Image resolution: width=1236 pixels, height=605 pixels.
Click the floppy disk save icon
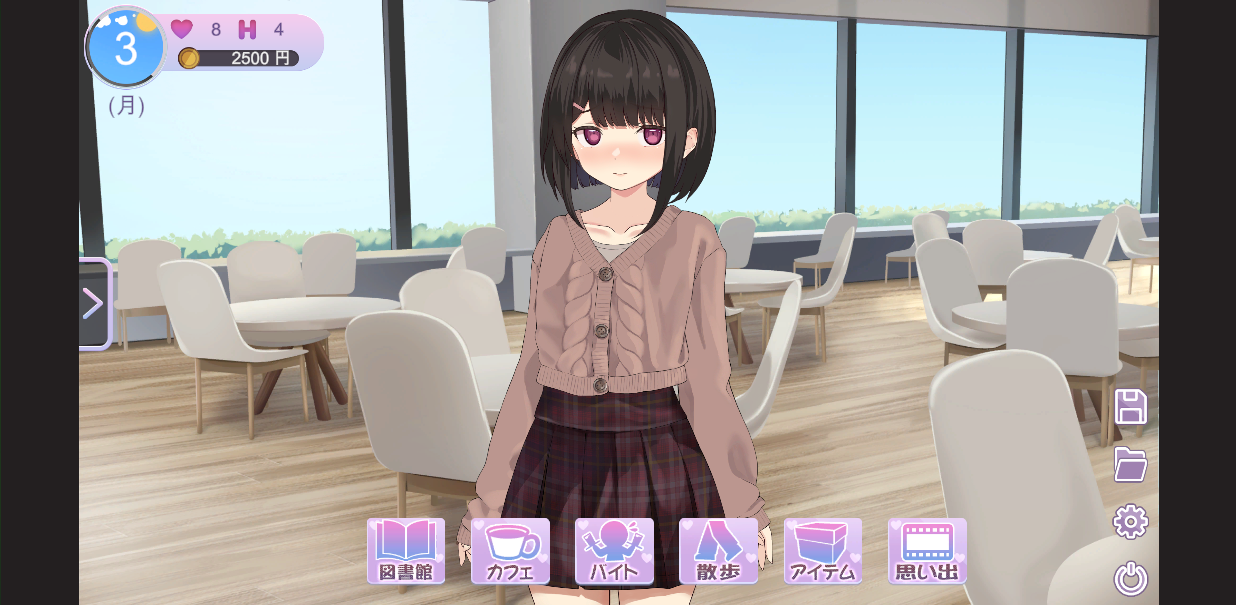point(1131,407)
